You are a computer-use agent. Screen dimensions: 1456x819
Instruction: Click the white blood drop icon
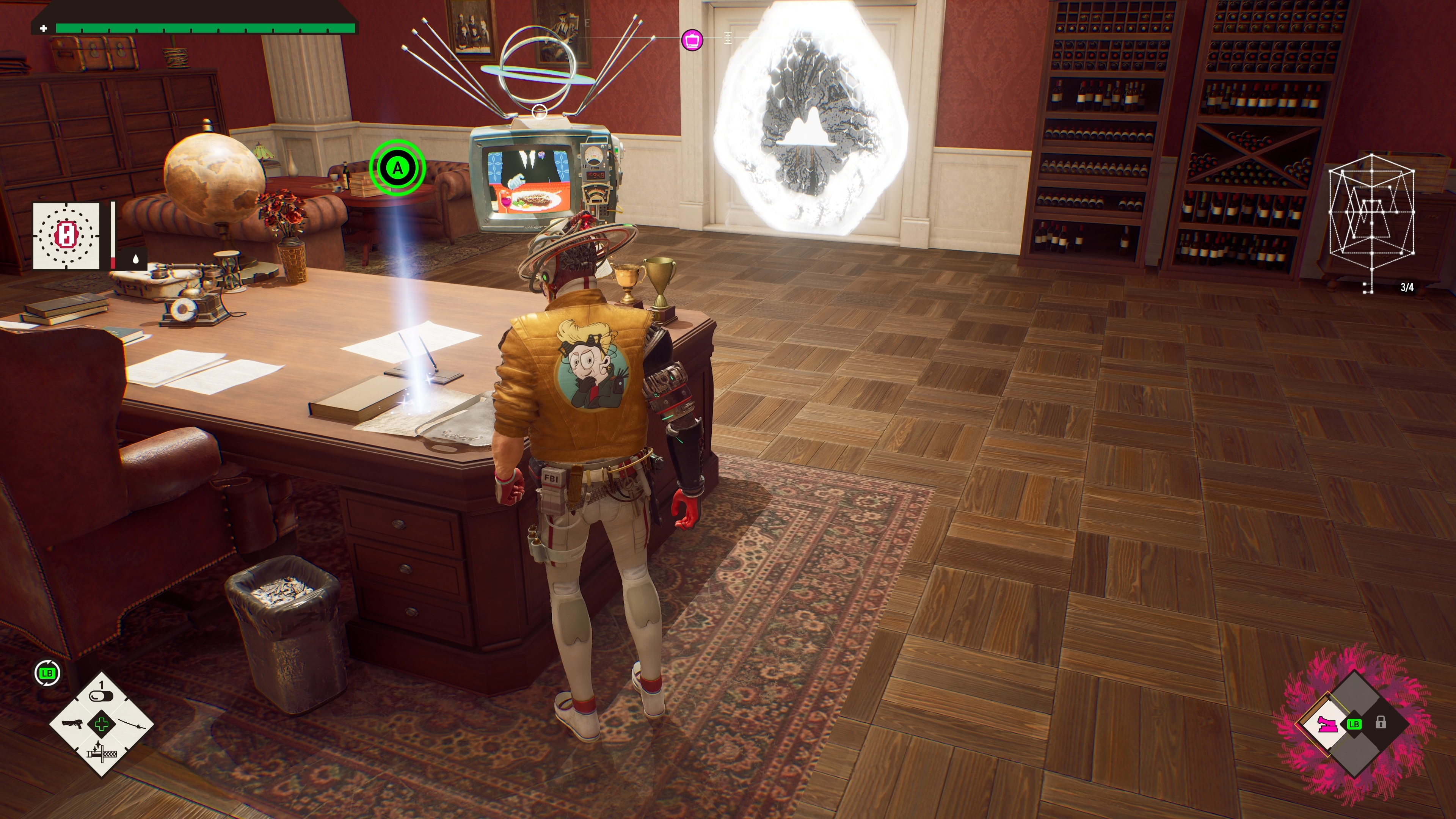(x=136, y=259)
